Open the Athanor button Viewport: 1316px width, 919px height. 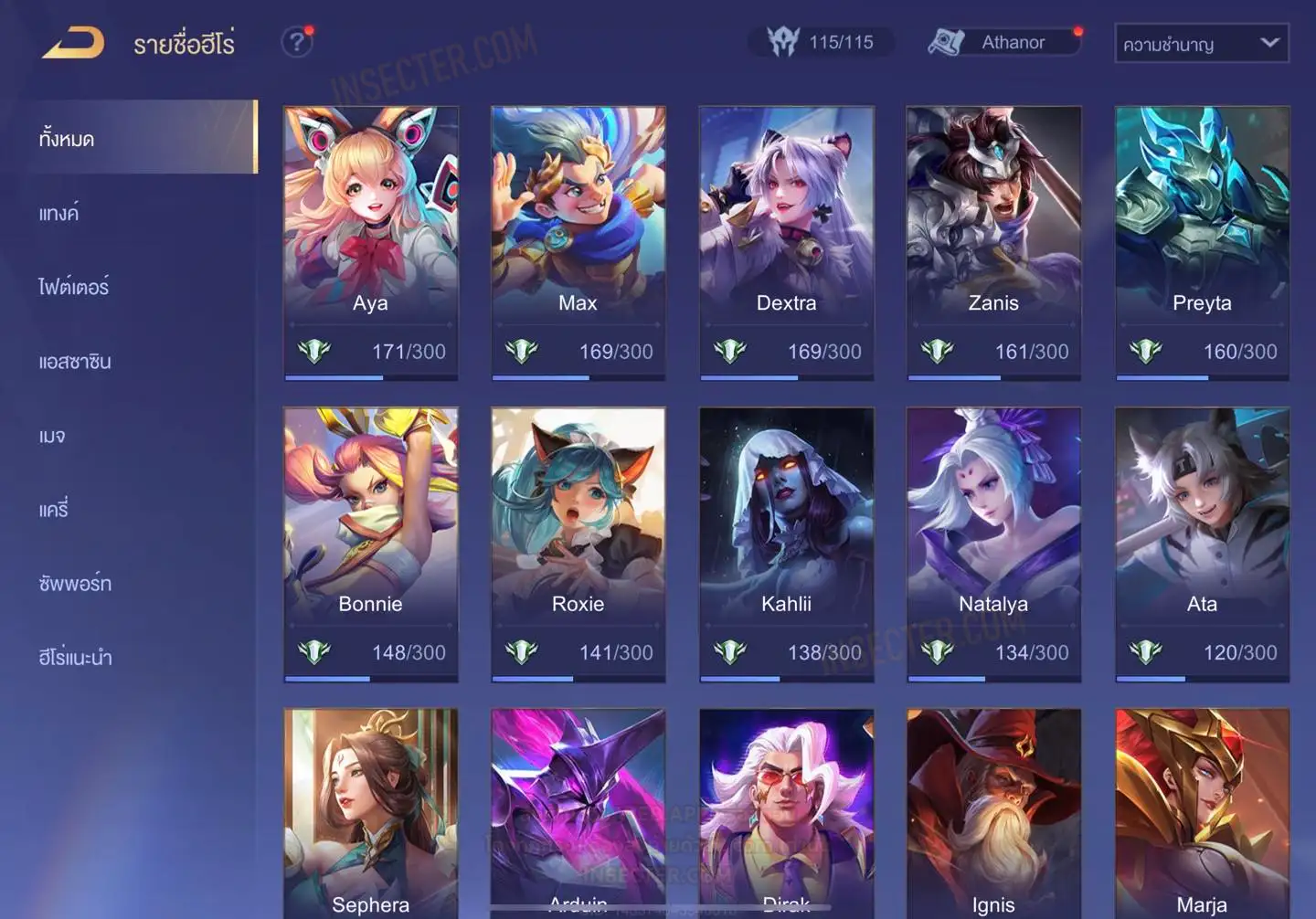click(x=1003, y=42)
